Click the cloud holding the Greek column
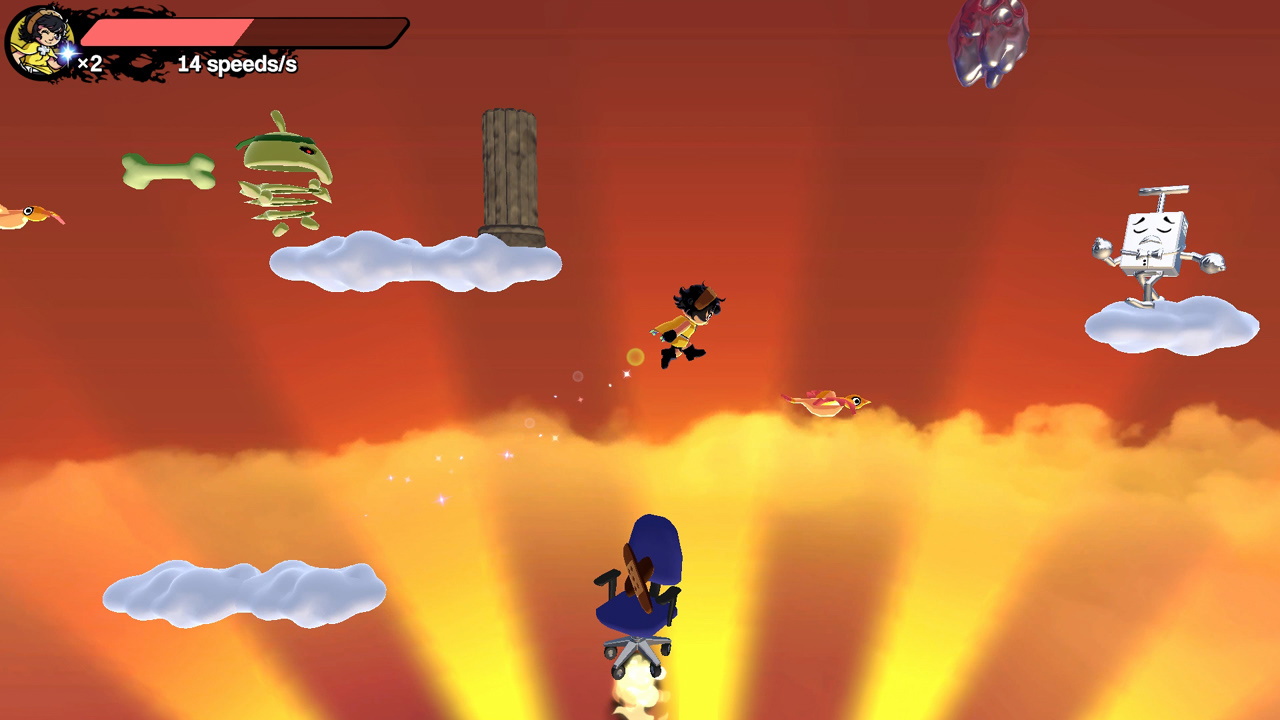Image resolution: width=1280 pixels, height=720 pixels. tap(415, 262)
